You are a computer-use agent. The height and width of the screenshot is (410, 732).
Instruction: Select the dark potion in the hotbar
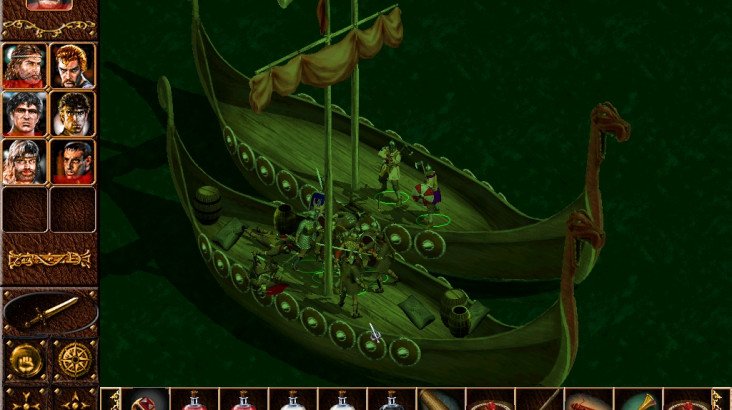click(x=391, y=400)
